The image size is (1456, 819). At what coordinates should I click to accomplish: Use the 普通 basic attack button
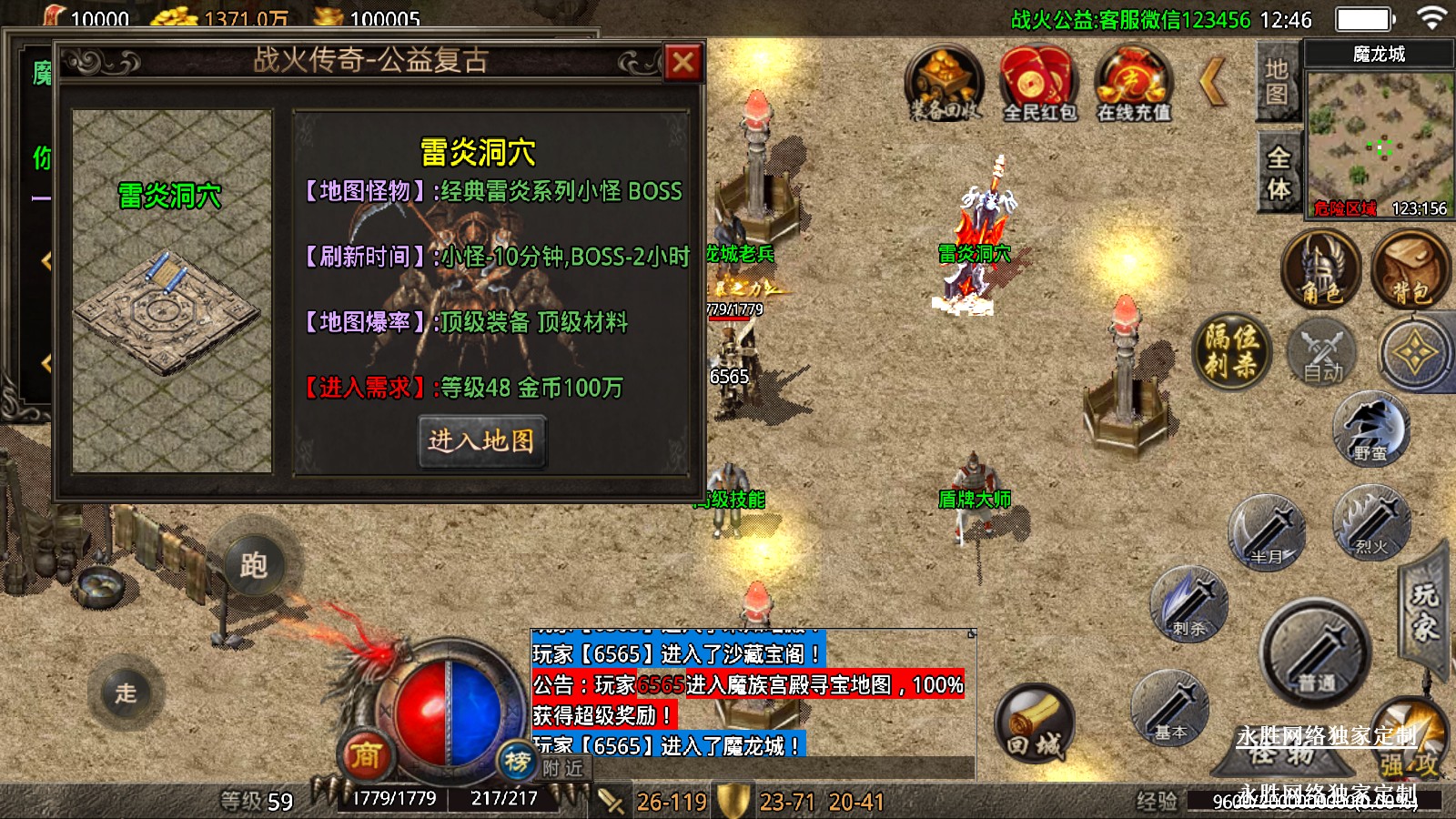1315,653
